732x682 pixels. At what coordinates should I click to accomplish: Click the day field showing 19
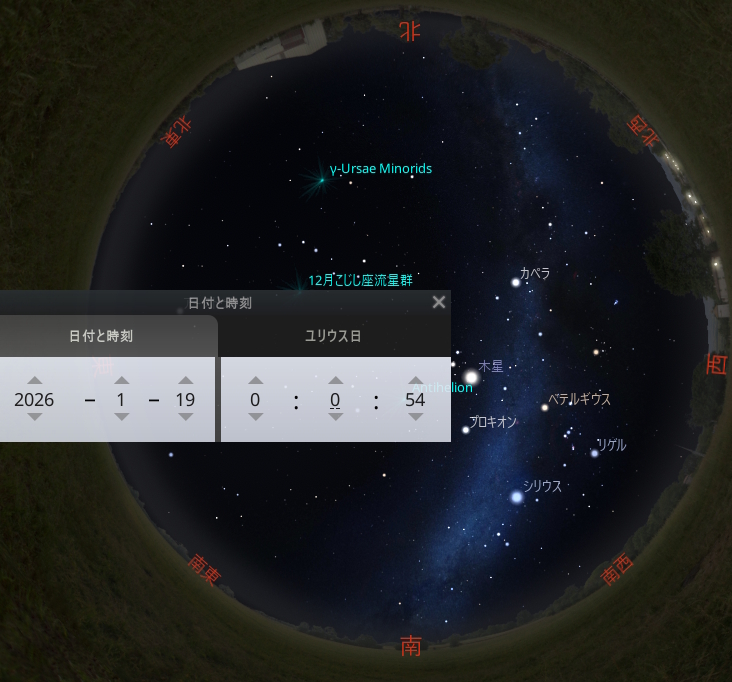coord(185,400)
